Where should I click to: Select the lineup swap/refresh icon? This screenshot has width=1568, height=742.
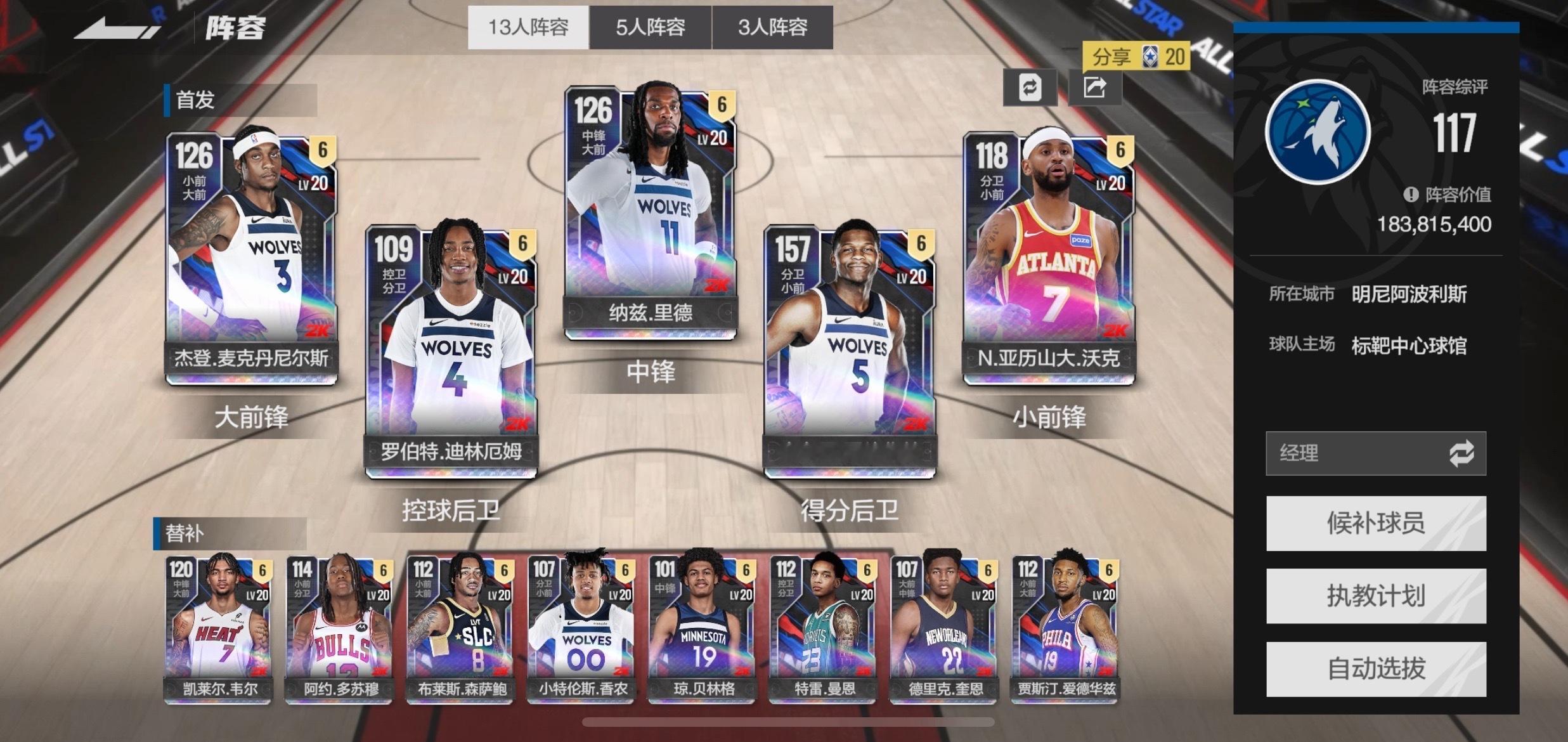[x=1030, y=89]
